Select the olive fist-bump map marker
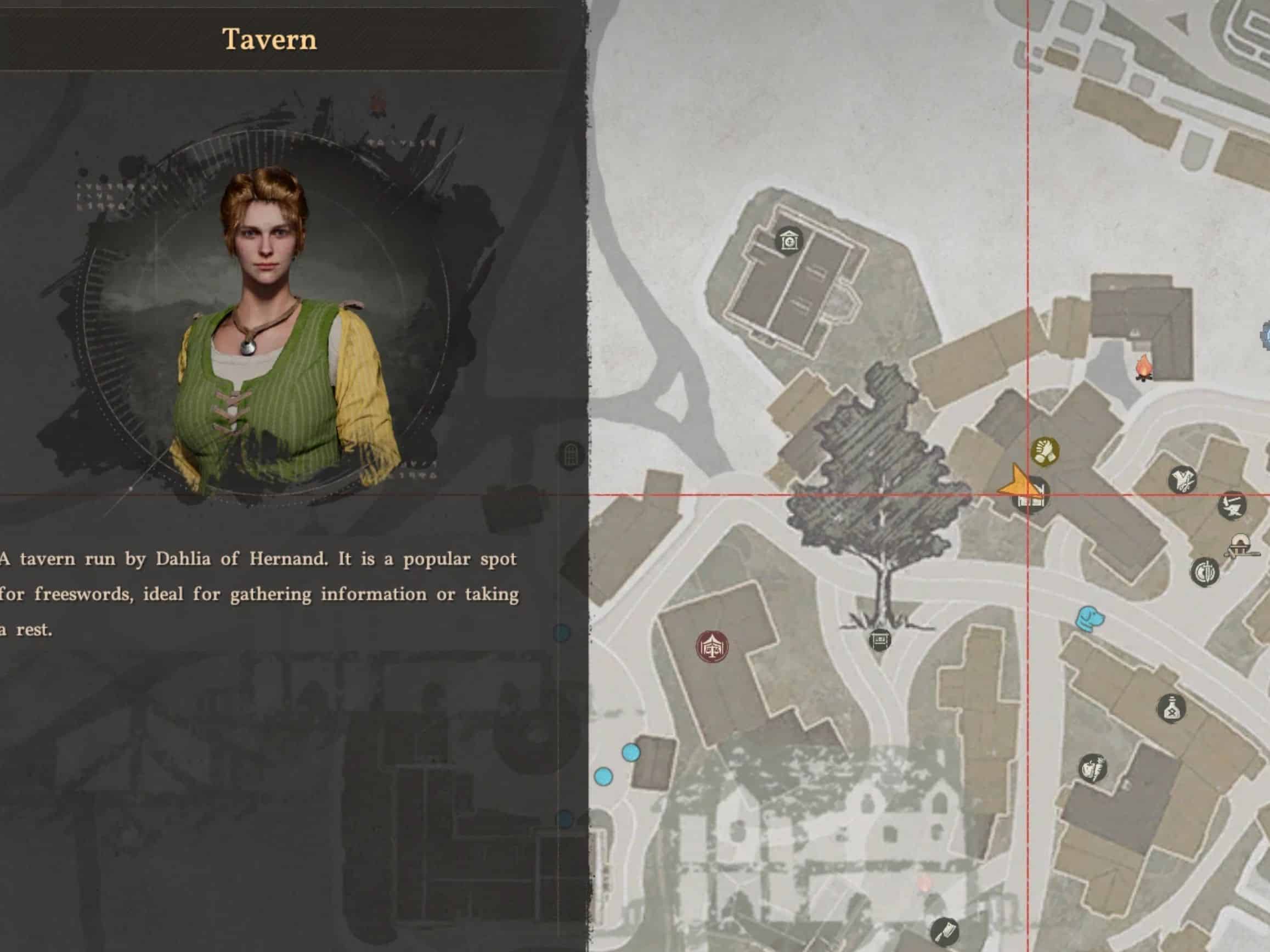The width and height of the screenshot is (1270, 952). 1045,452
